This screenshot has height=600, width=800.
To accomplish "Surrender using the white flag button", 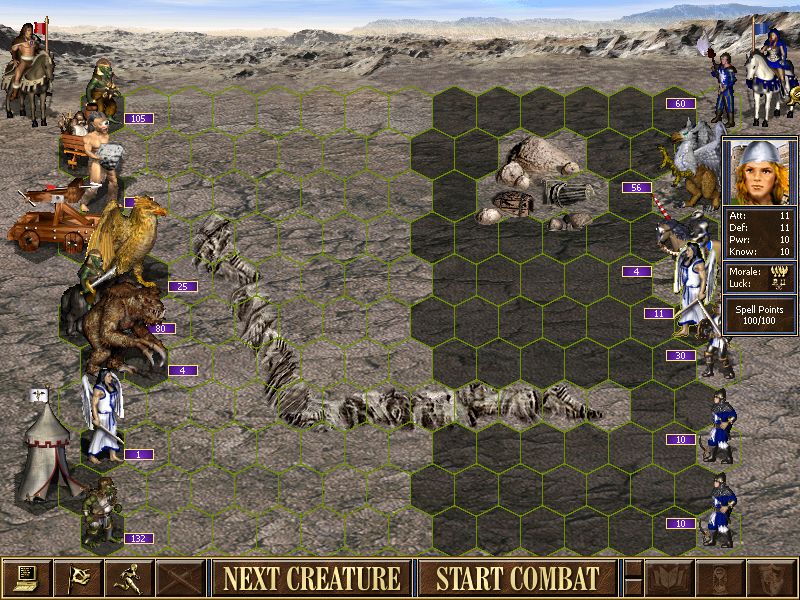I will click(x=78, y=578).
